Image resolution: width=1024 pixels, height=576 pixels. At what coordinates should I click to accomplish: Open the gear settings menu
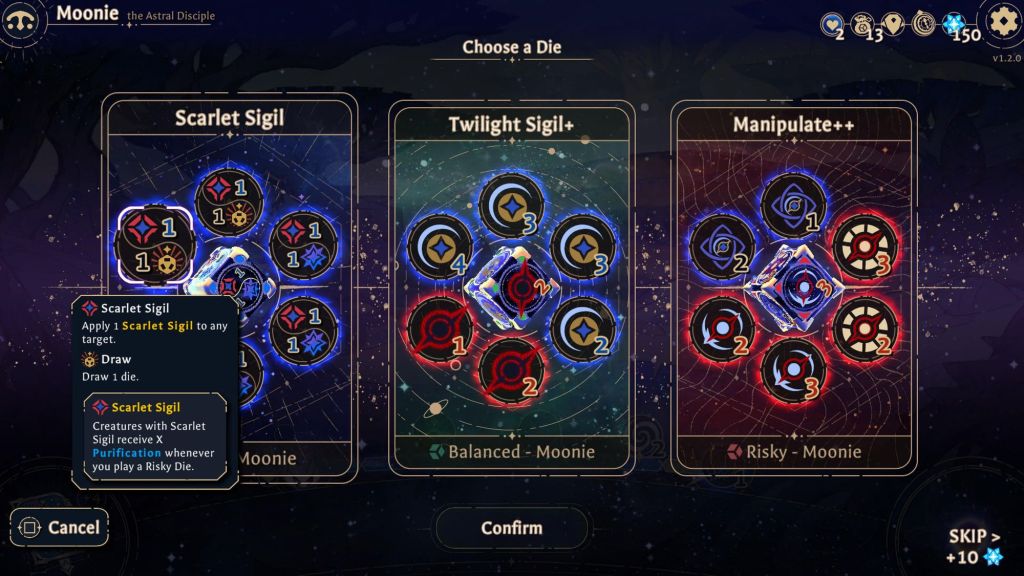[x=1001, y=22]
